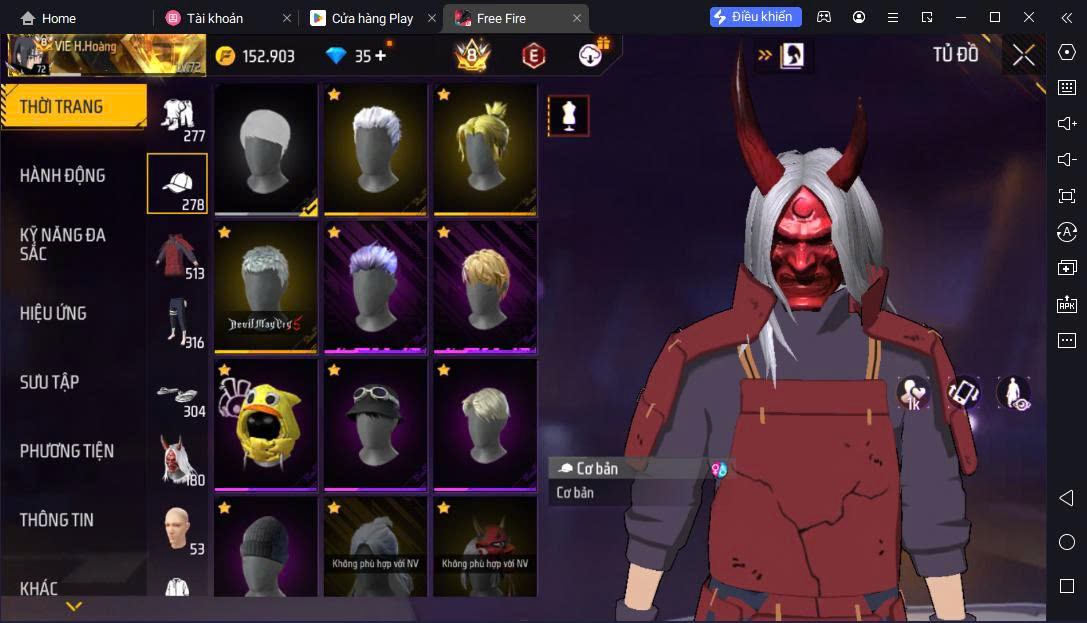Select the HIỆU ỨNG menu entry
Viewport: 1087px width, 623px height.
[x=52, y=313]
